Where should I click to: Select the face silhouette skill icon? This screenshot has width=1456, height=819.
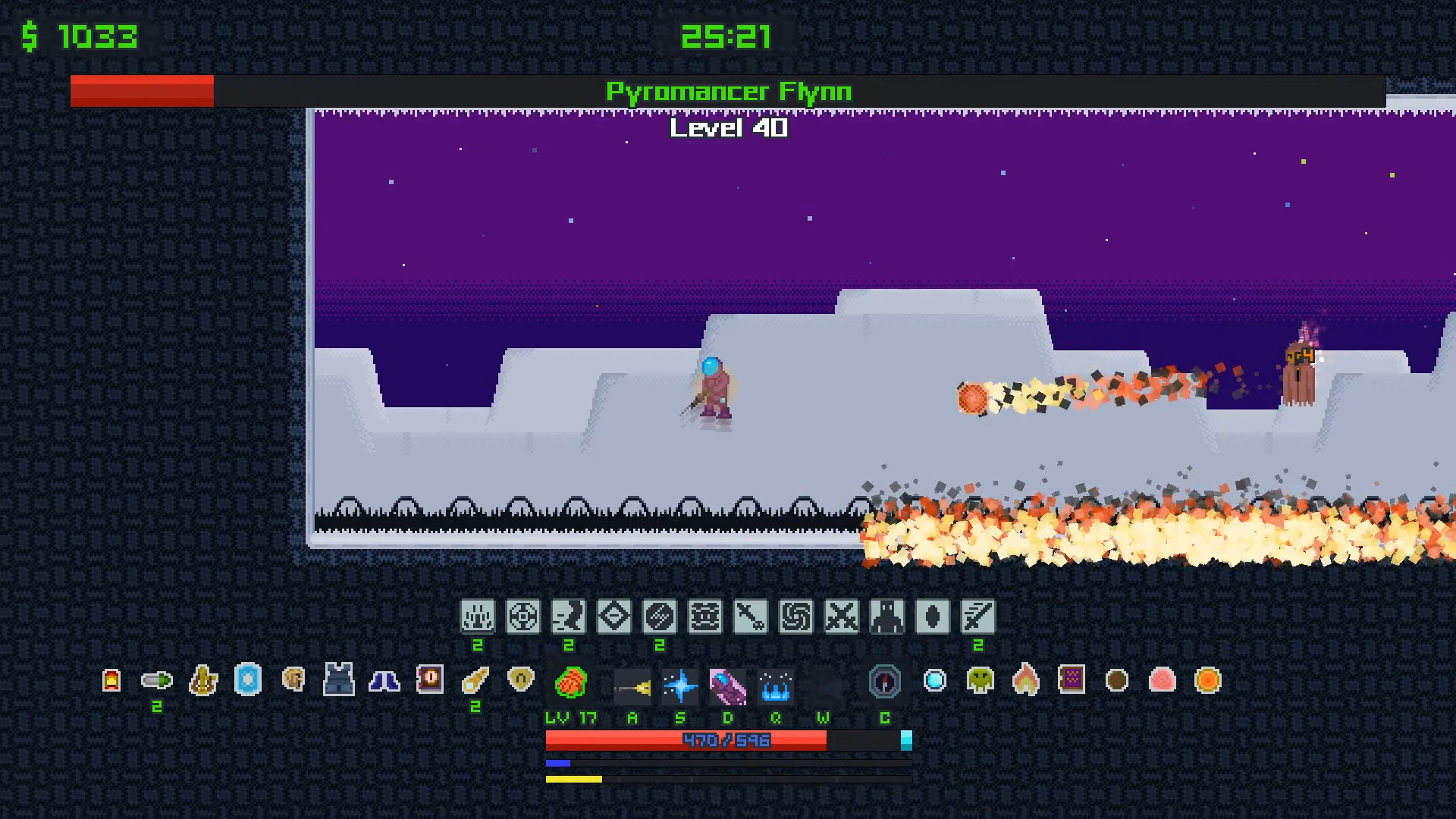568,617
